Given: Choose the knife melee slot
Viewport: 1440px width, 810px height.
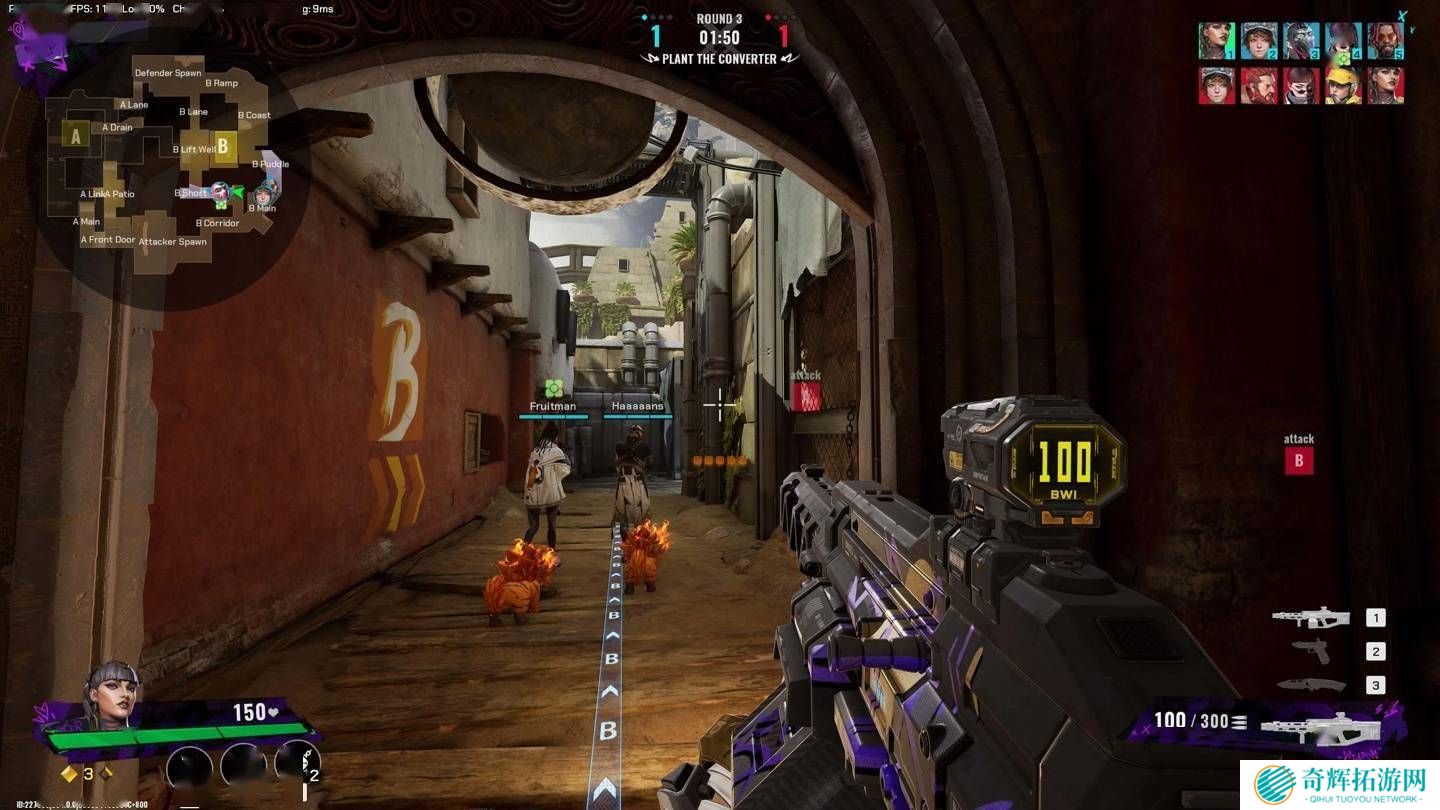Looking at the screenshot, I should click(x=1311, y=685).
